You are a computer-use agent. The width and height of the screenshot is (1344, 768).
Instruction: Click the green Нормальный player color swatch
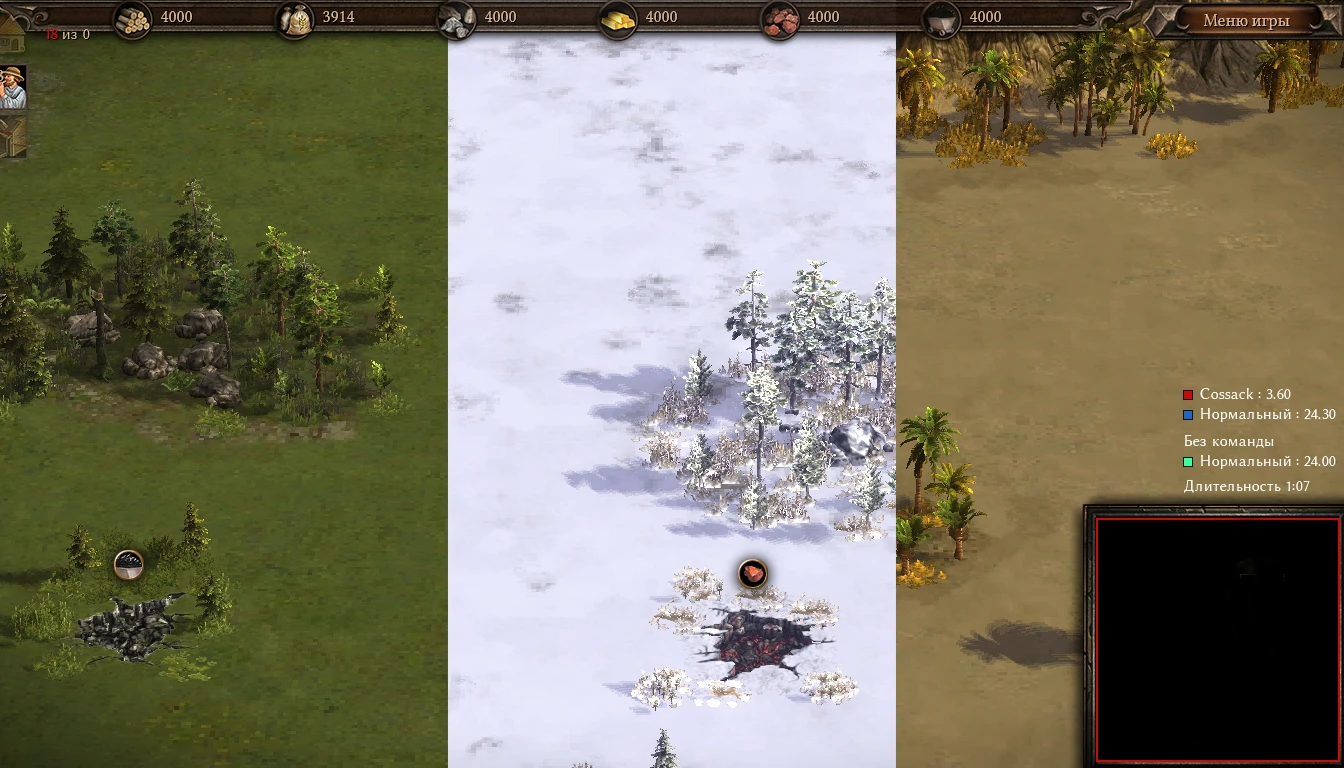pyautogui.click(x=1187, y=461)
